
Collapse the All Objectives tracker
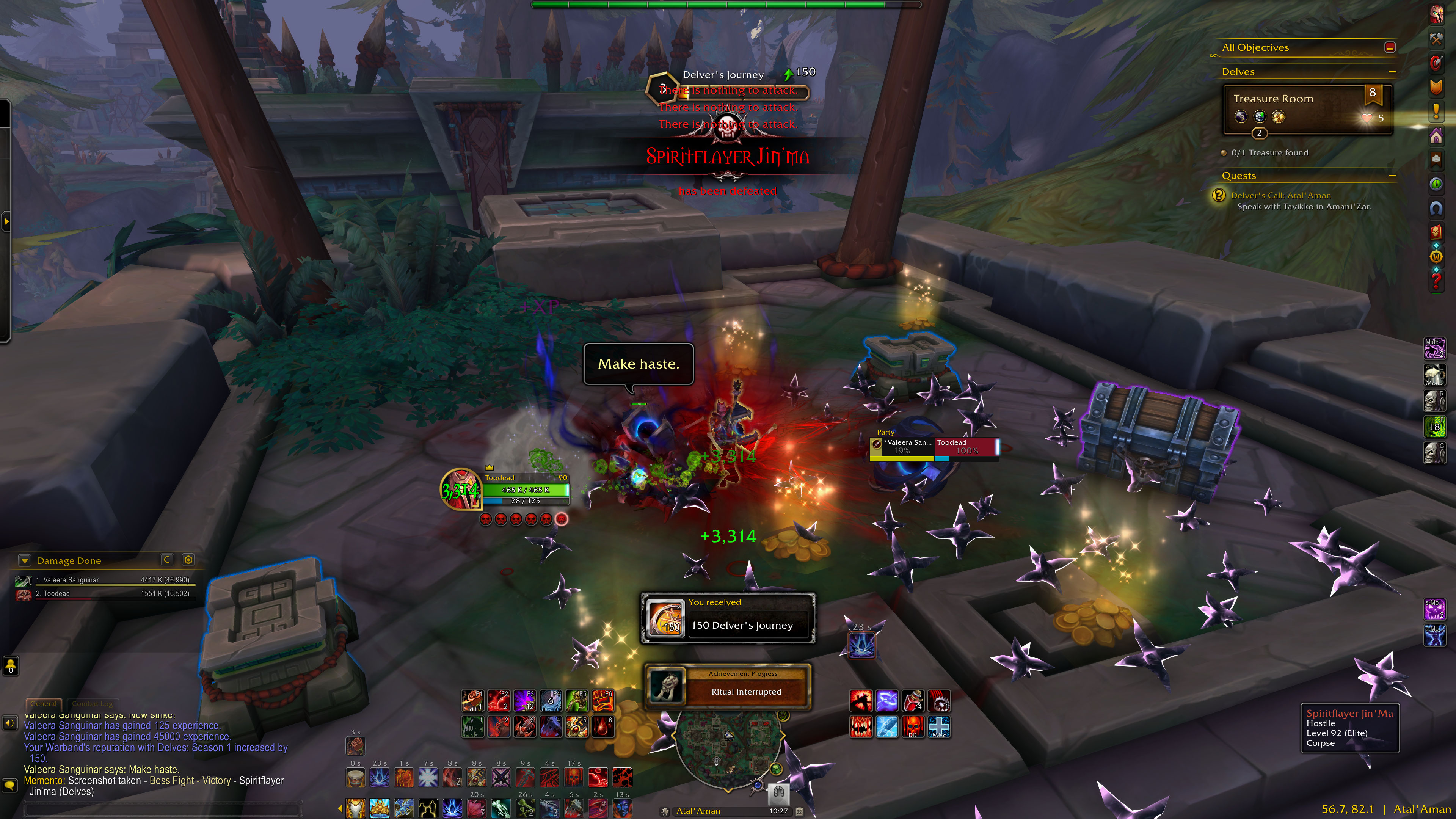tap(1390, 47)
